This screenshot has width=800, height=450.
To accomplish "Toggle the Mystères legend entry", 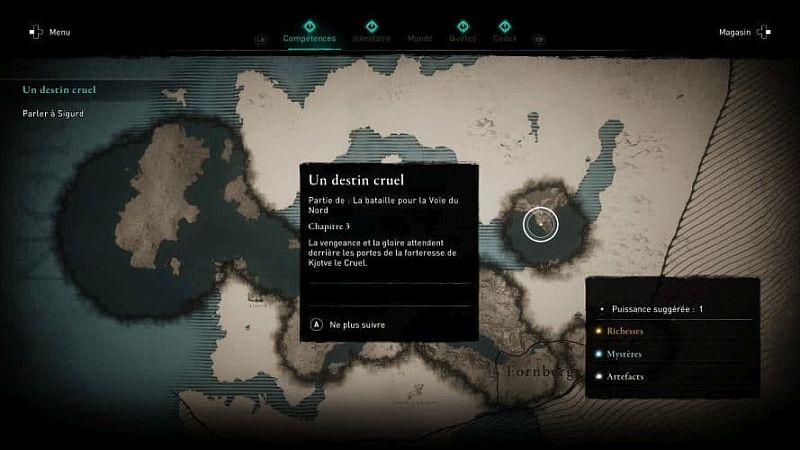I will click(624, 354).
